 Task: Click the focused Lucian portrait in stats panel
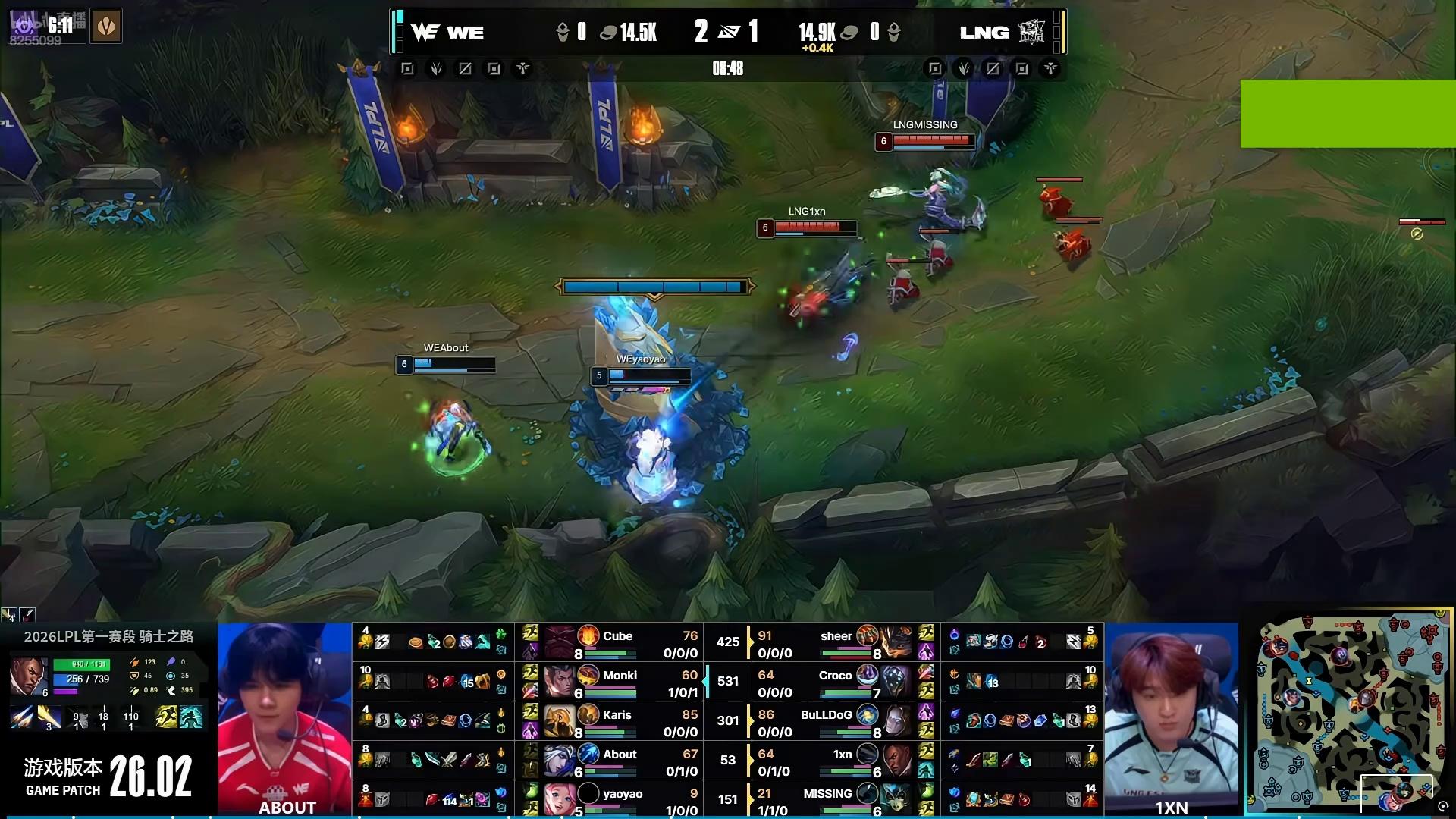(x=30, y=676)
